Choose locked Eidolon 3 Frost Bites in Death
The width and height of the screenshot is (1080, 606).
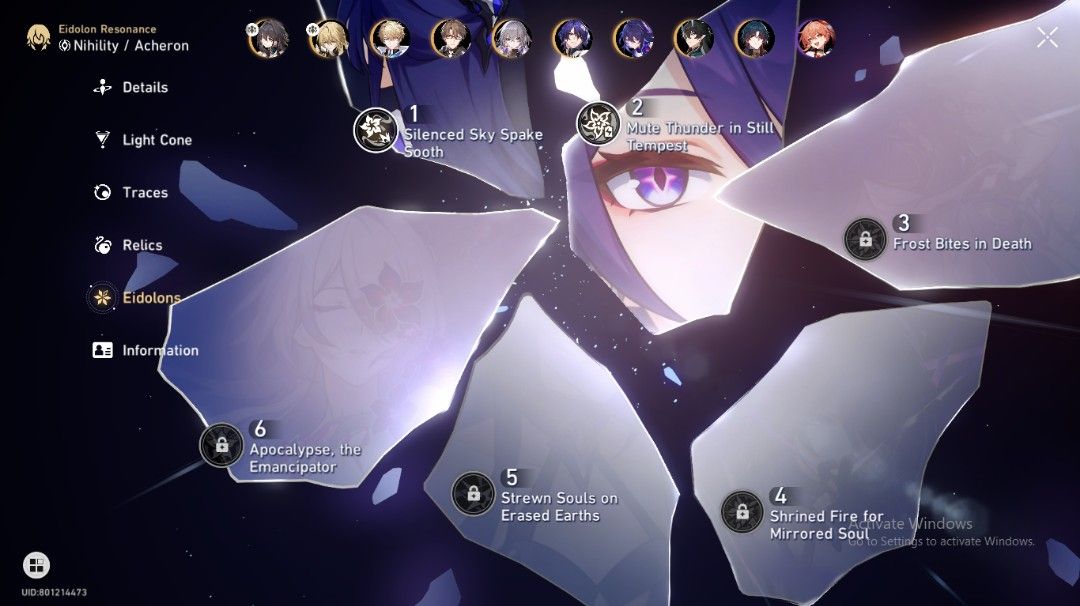(865, 239)
